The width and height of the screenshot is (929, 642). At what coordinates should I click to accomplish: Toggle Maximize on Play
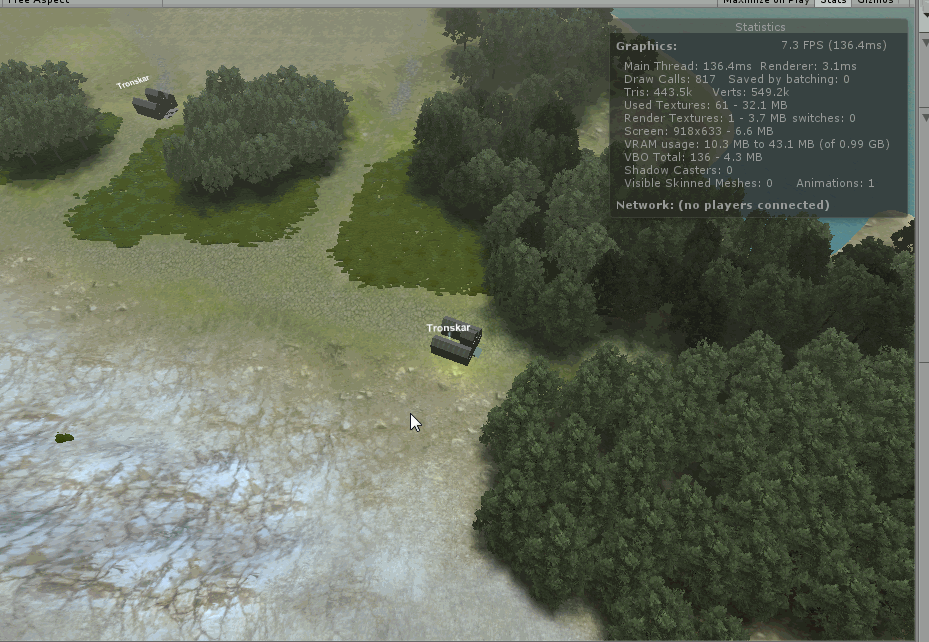[767, 3]
